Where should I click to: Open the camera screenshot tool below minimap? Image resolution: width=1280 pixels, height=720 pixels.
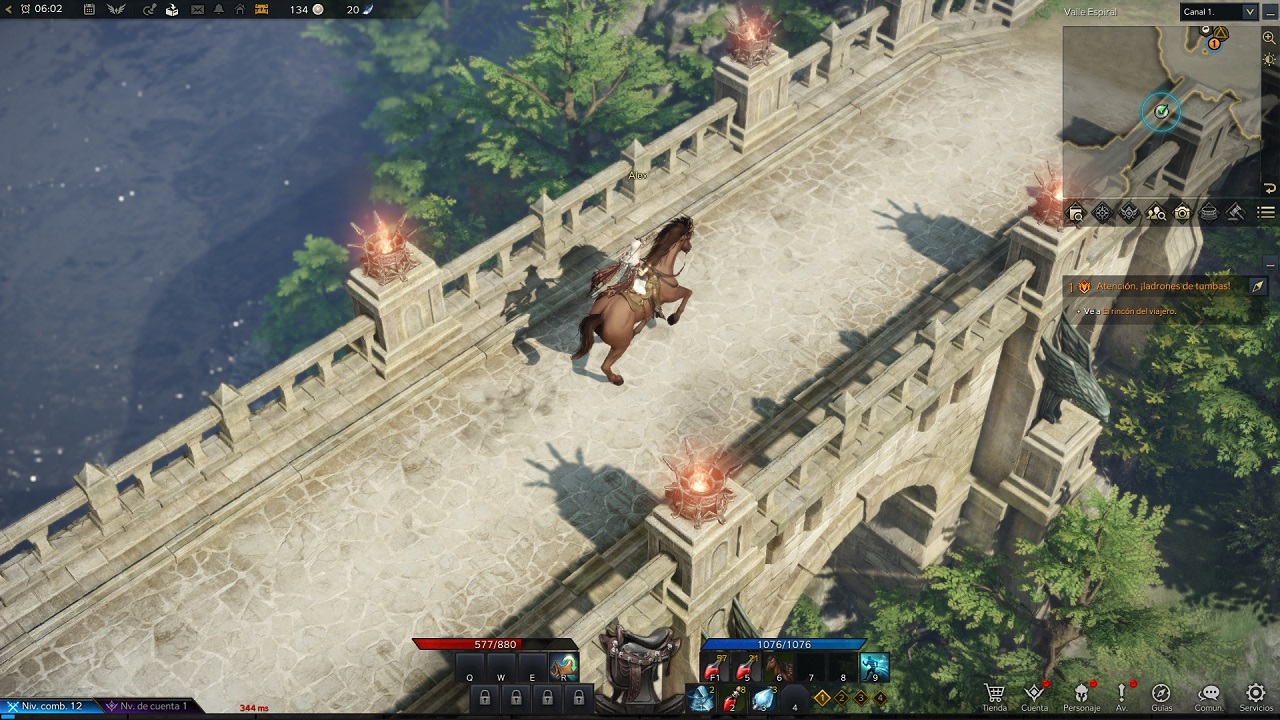(x=1182, y=213)
